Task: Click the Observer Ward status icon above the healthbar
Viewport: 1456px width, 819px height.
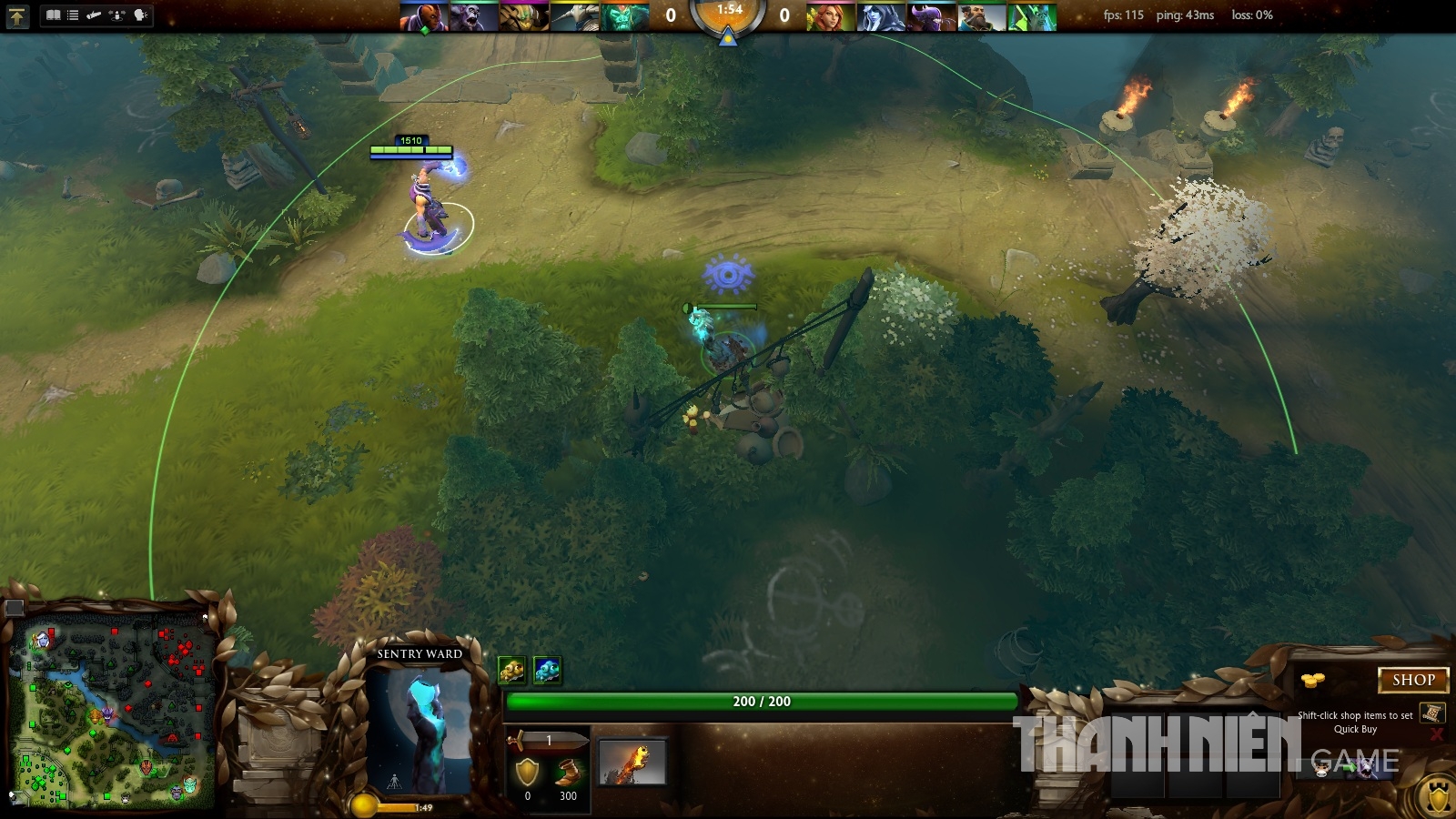Action: tap(513, 670)
